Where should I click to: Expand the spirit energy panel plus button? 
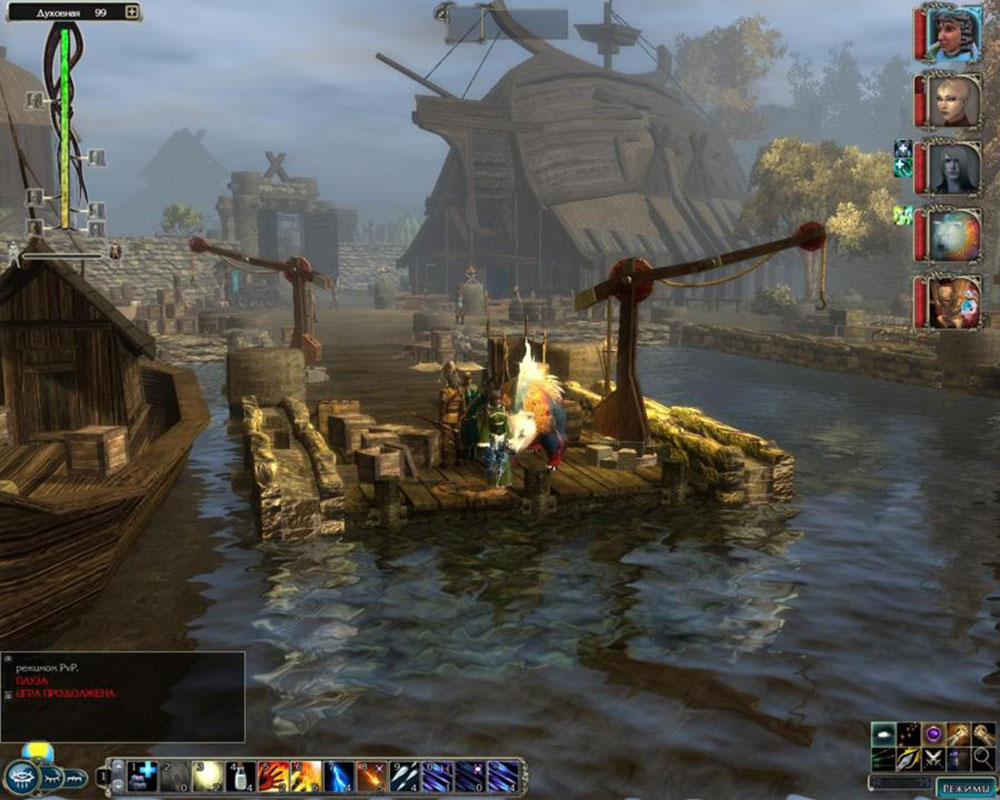pyautogui.click(x=132, y=12)
